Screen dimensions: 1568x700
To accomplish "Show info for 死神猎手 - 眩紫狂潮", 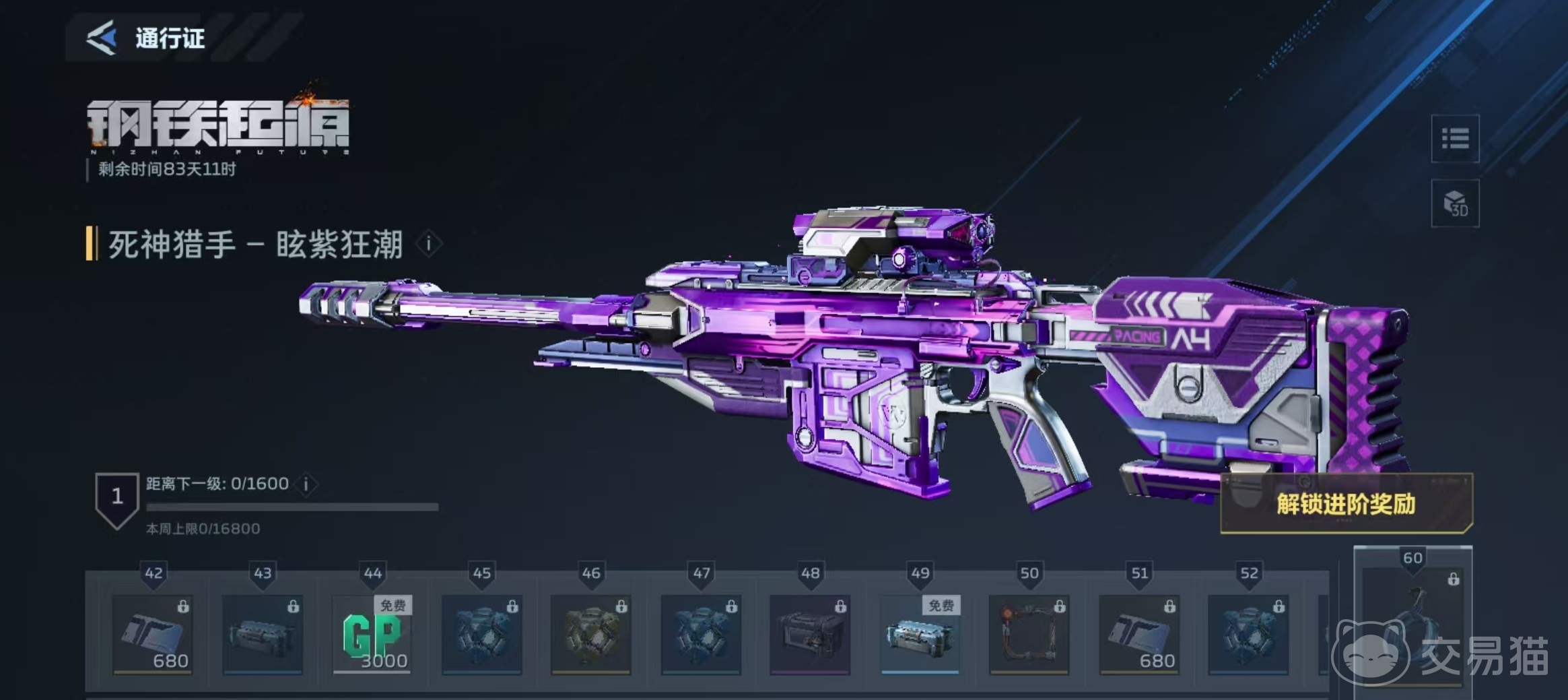I will point(429,244).
